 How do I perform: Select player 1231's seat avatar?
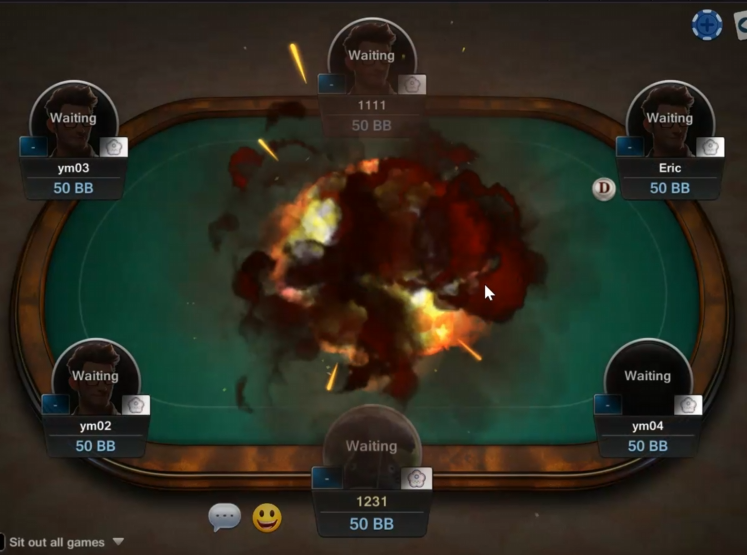pyautogui.click(x=371, y=447)
